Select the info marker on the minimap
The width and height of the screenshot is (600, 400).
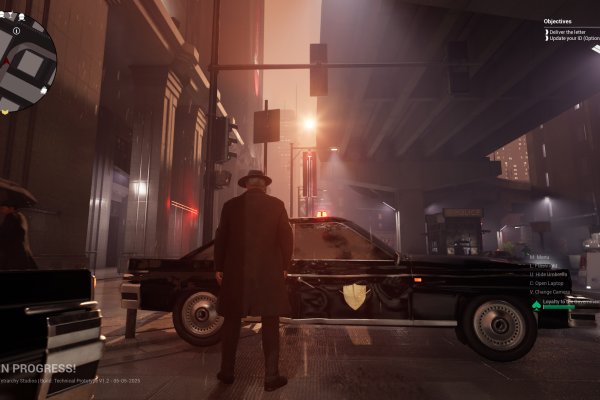click(x=17, y=31)
